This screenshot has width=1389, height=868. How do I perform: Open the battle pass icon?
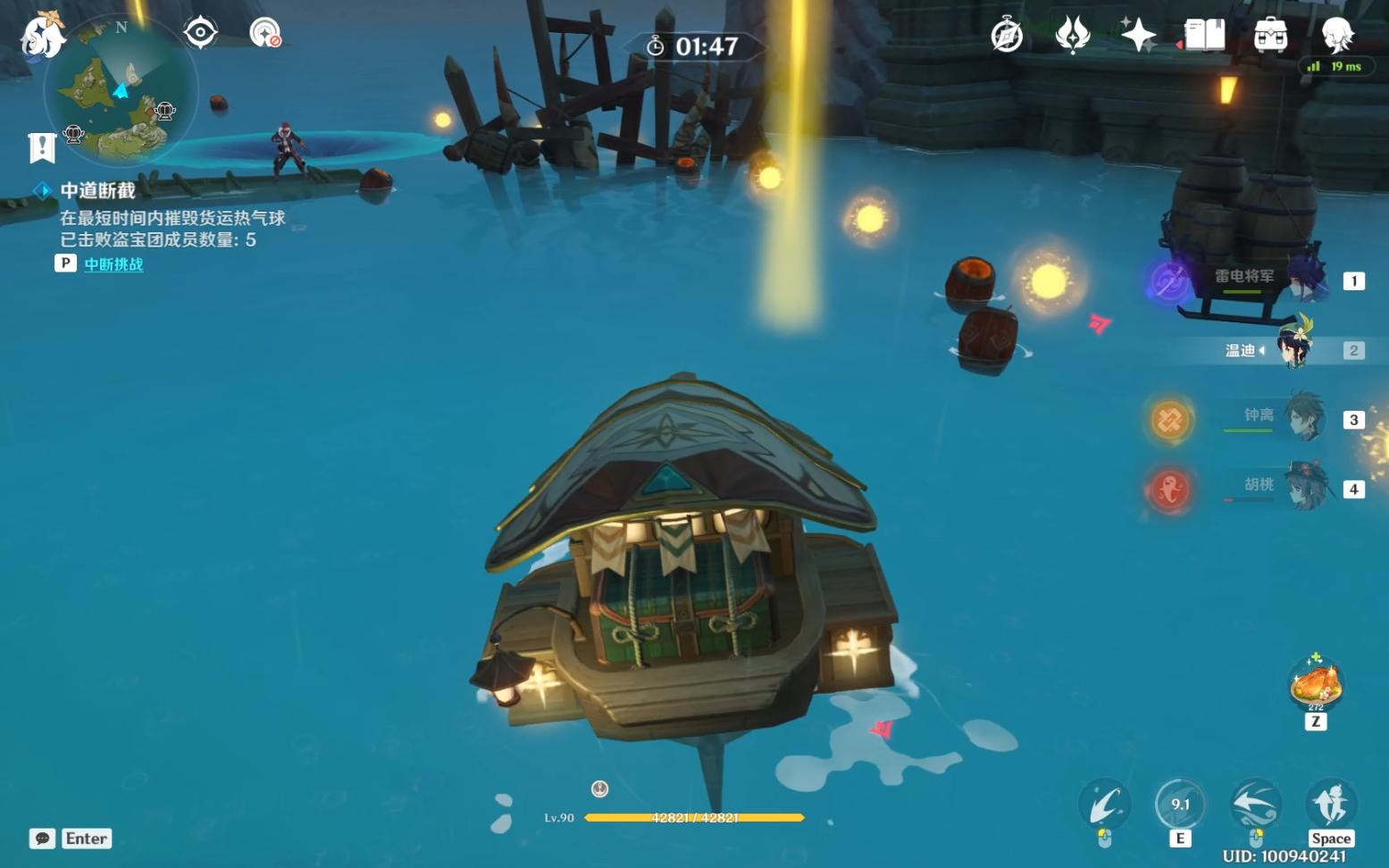(x=1072, y=36)
